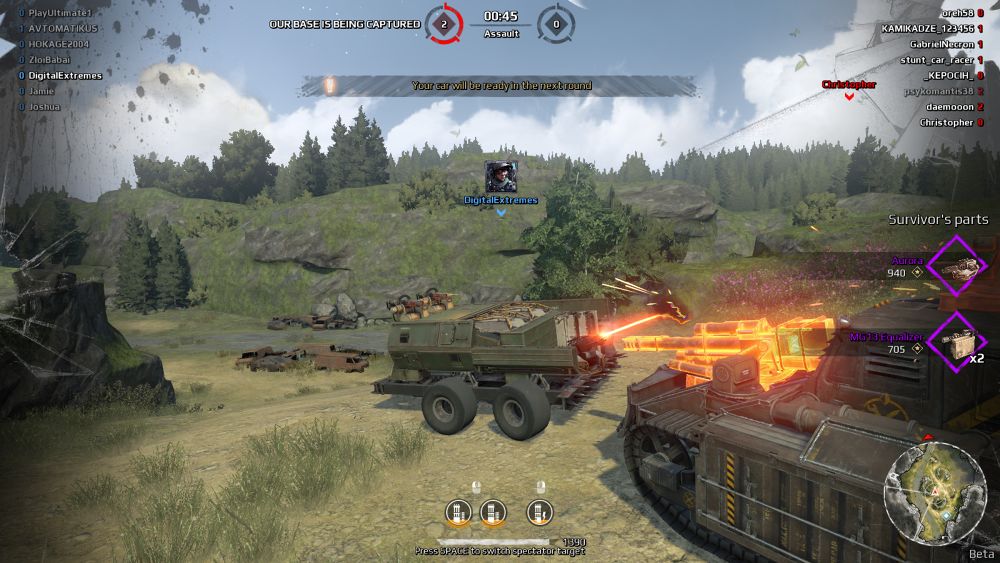This screenshot has height=563, width=1000.
Task: Click DigitalExtremes' avatar above the vehicle
Action: click(x=501, y=177)
